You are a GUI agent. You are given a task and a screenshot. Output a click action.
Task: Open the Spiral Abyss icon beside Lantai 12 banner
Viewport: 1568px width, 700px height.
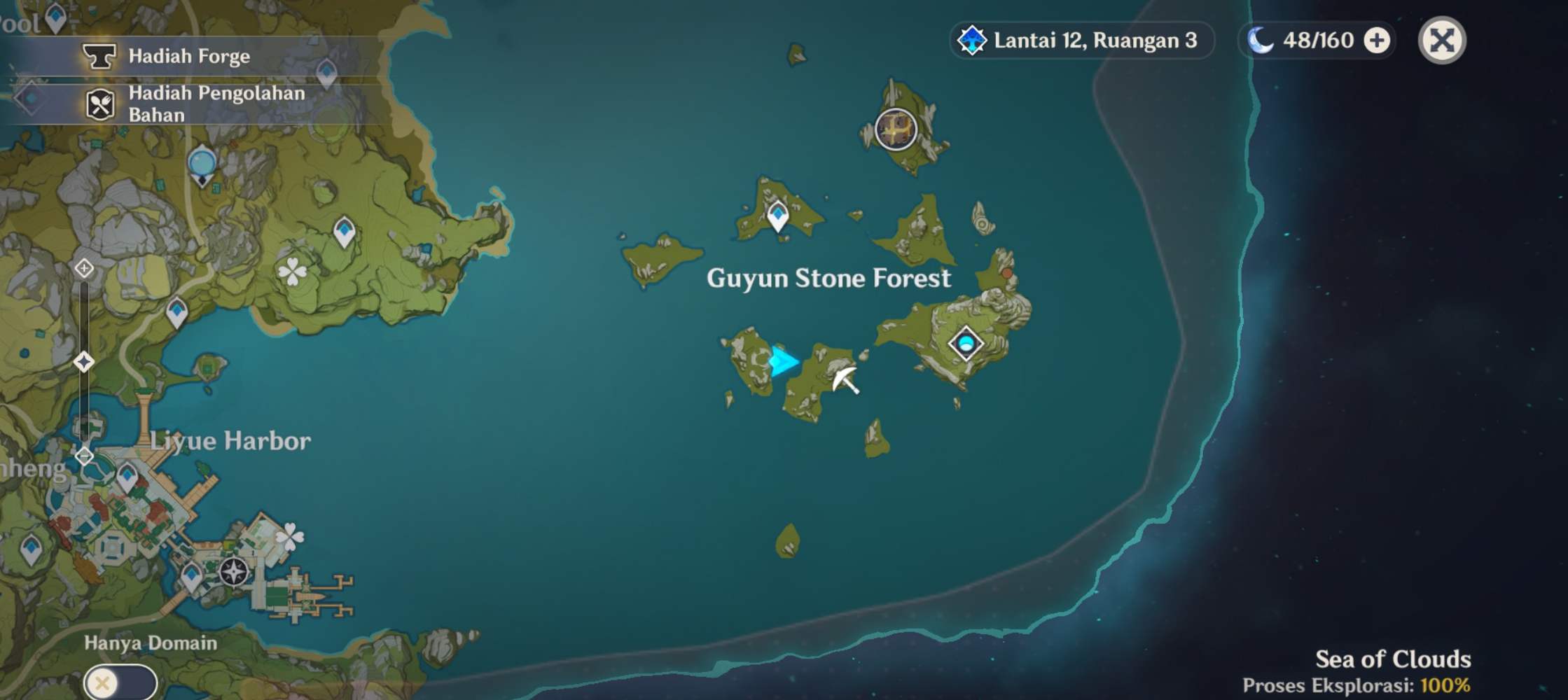[971, 40]
